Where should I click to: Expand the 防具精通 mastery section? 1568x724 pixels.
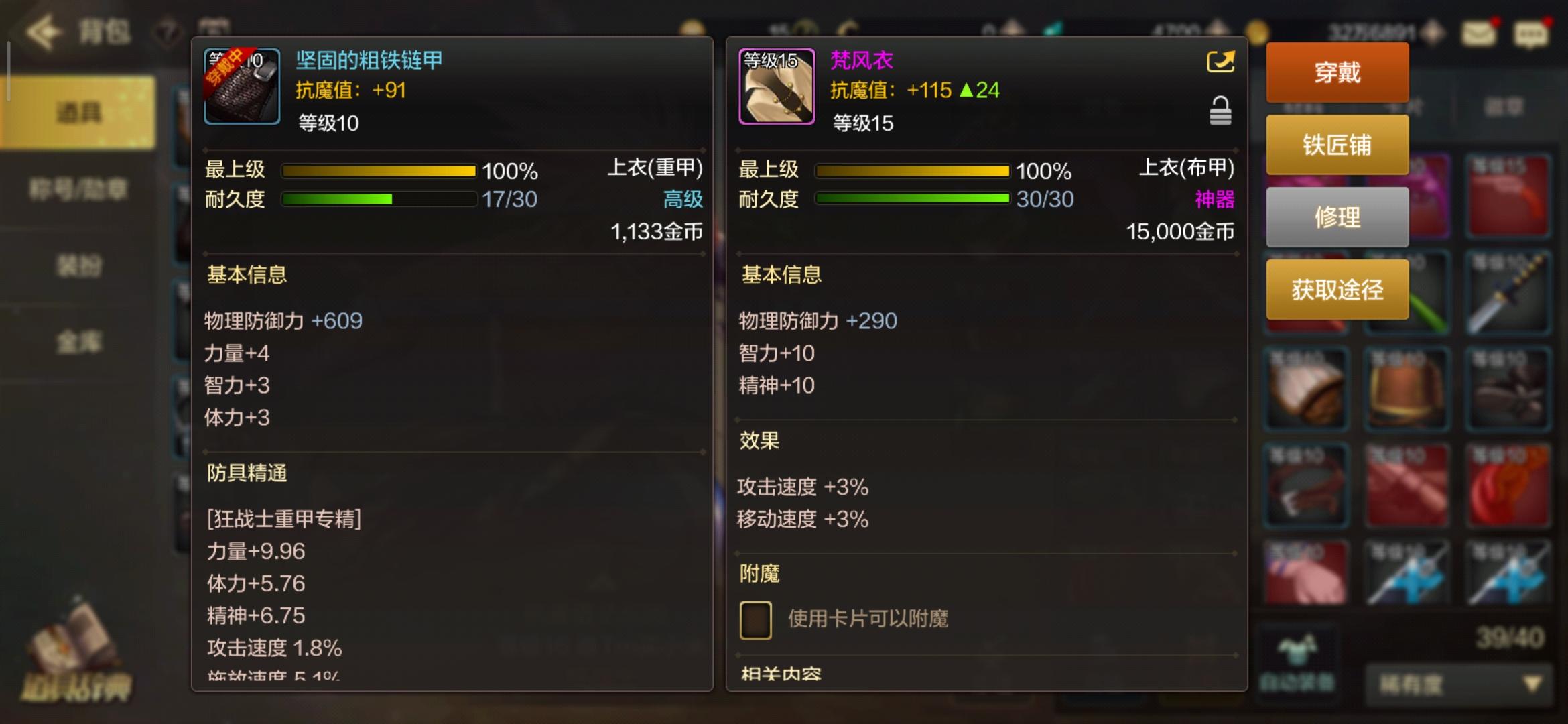[x=247, y=473]
